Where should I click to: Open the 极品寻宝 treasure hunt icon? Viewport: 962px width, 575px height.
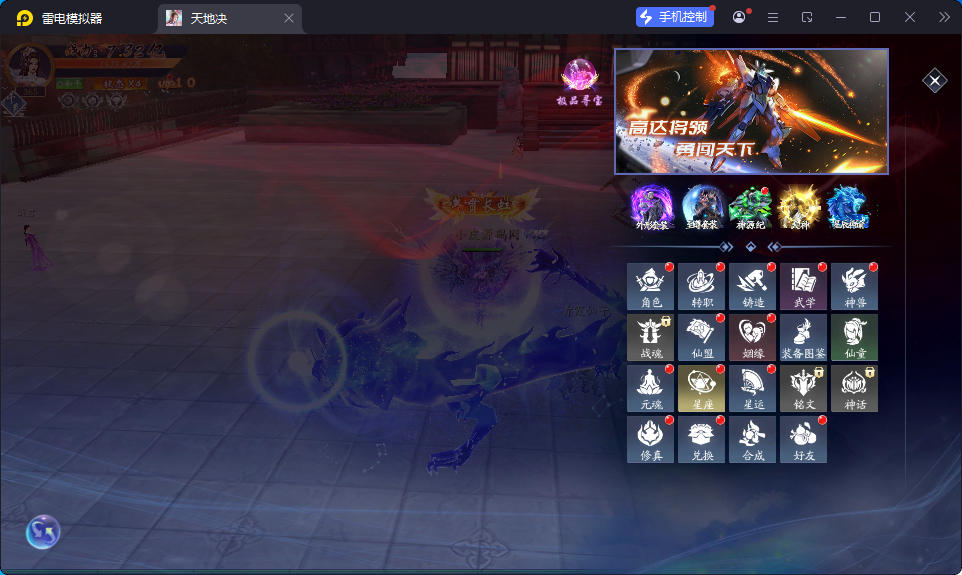click(x=579, y=82)
